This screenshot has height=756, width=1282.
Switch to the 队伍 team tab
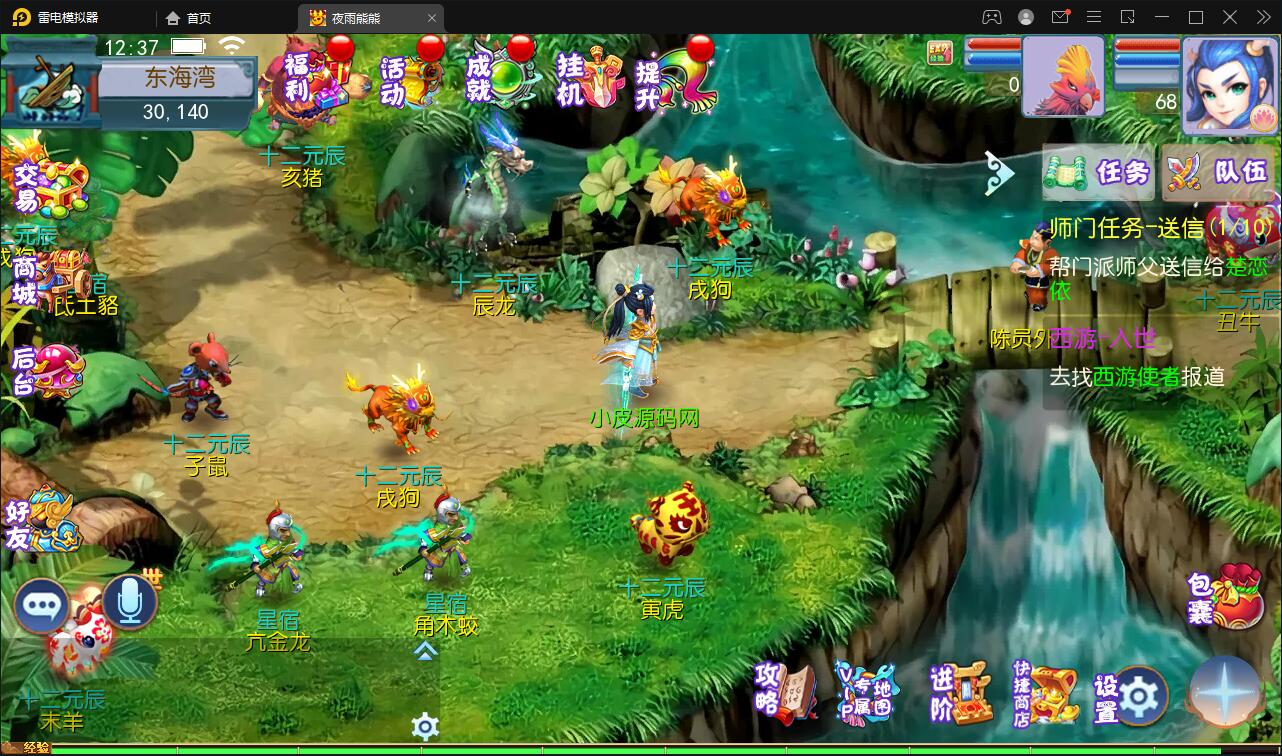(x=1219, y=174)
